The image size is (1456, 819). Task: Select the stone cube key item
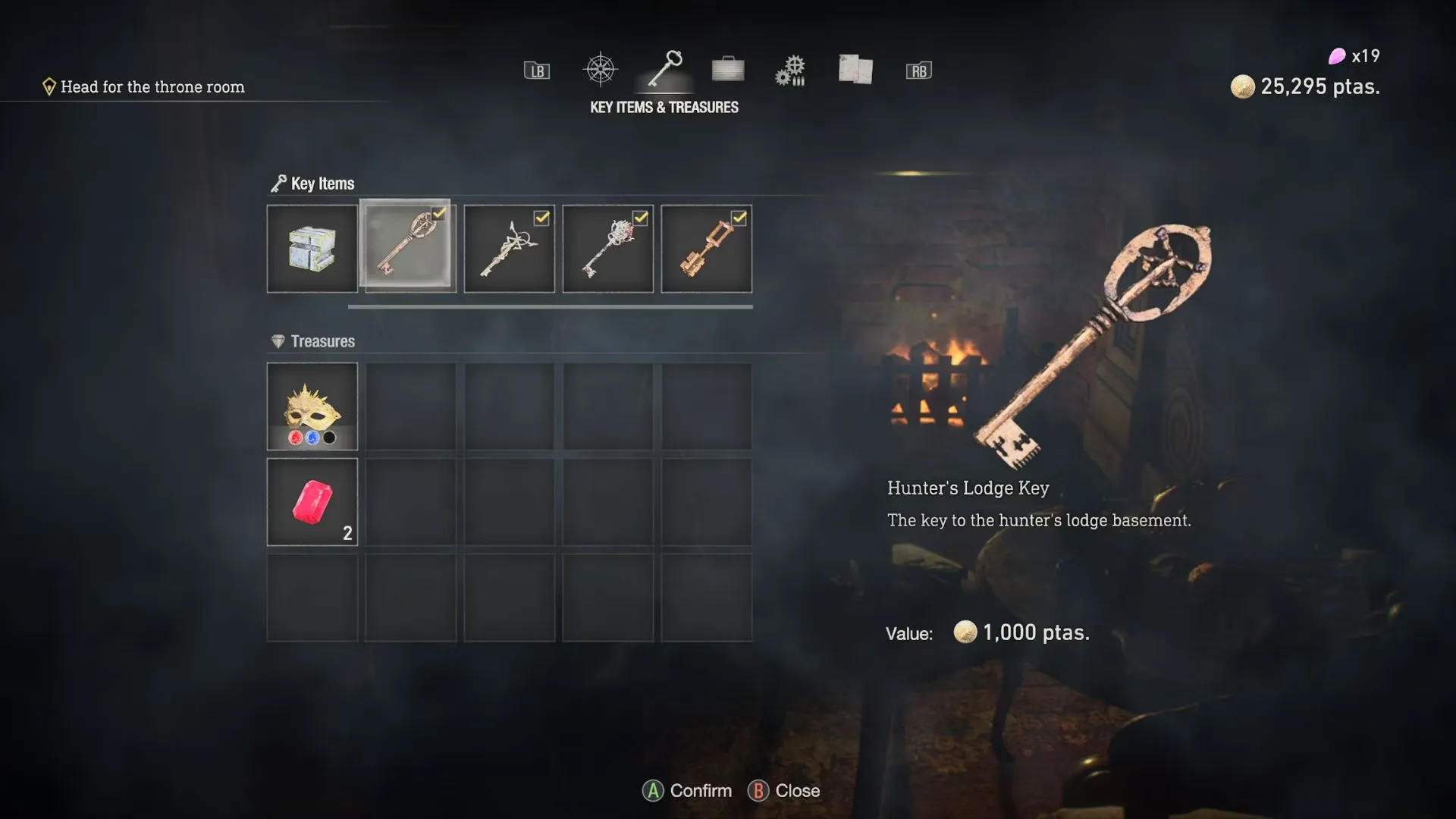tap(312, 249)
